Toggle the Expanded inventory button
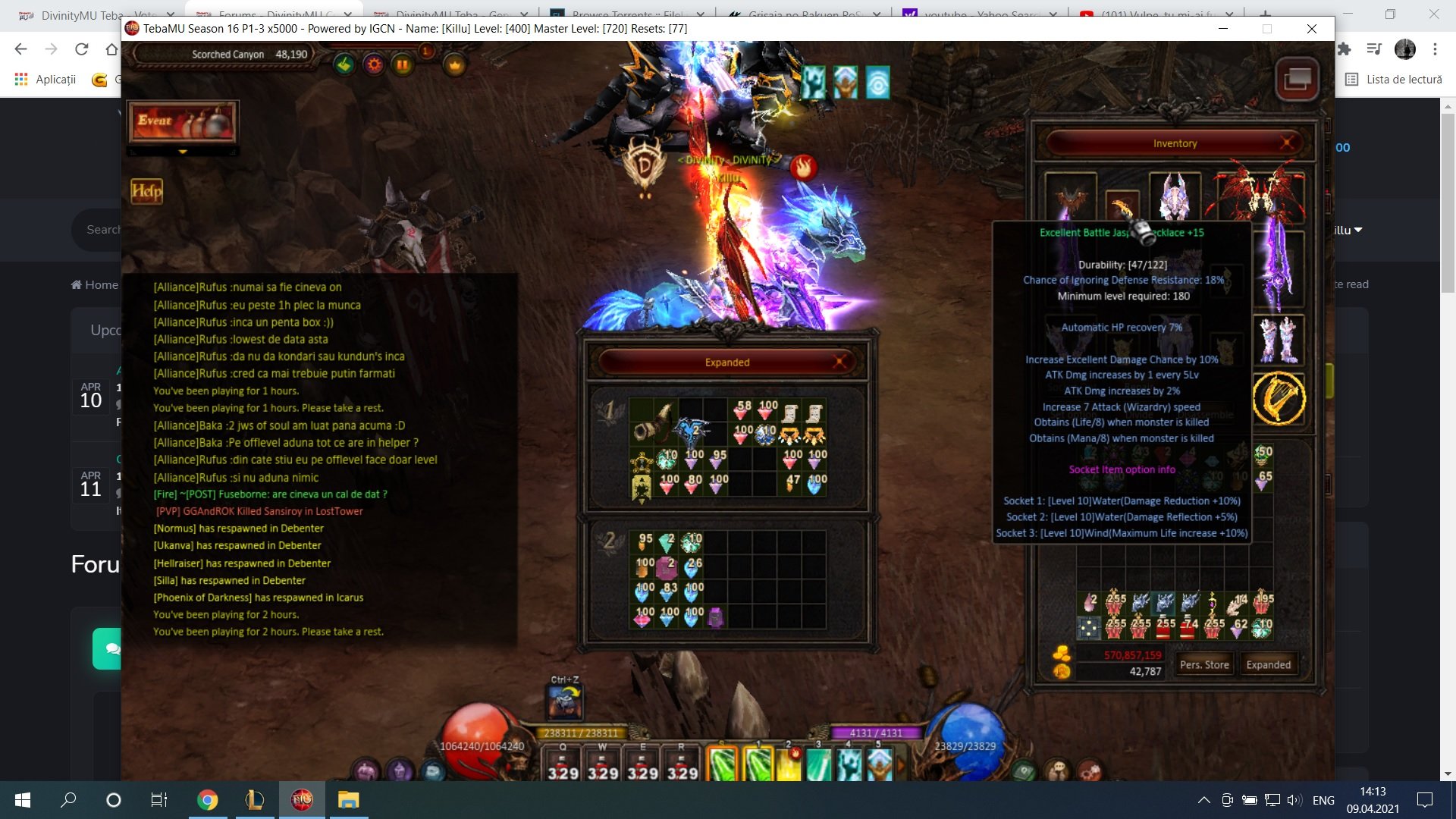Screen dimensions: 1456x819 1268,664
